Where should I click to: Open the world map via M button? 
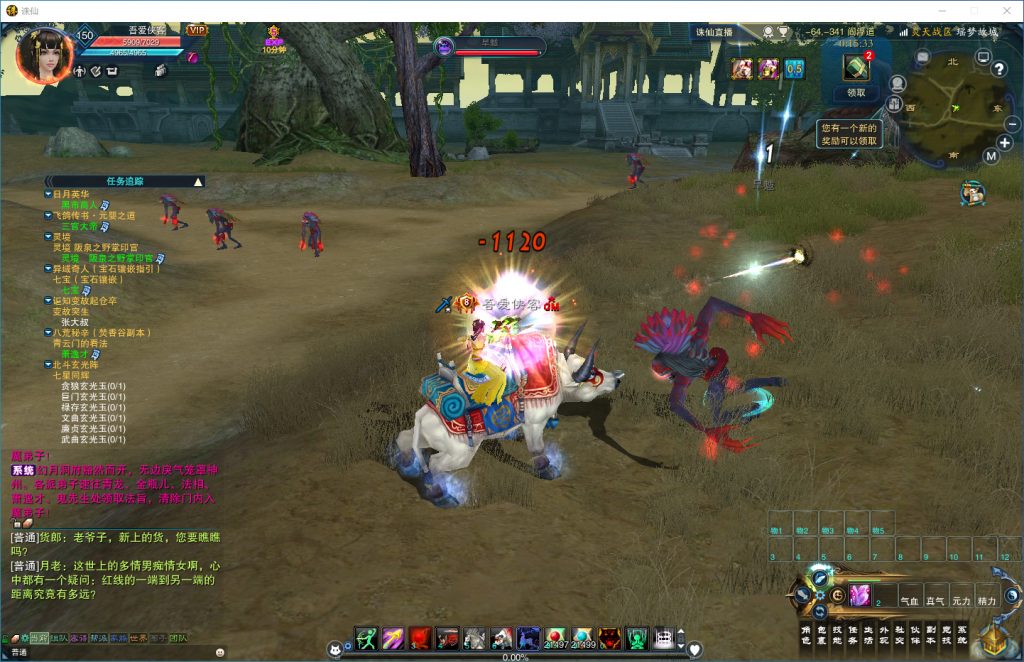click(990, 157)
